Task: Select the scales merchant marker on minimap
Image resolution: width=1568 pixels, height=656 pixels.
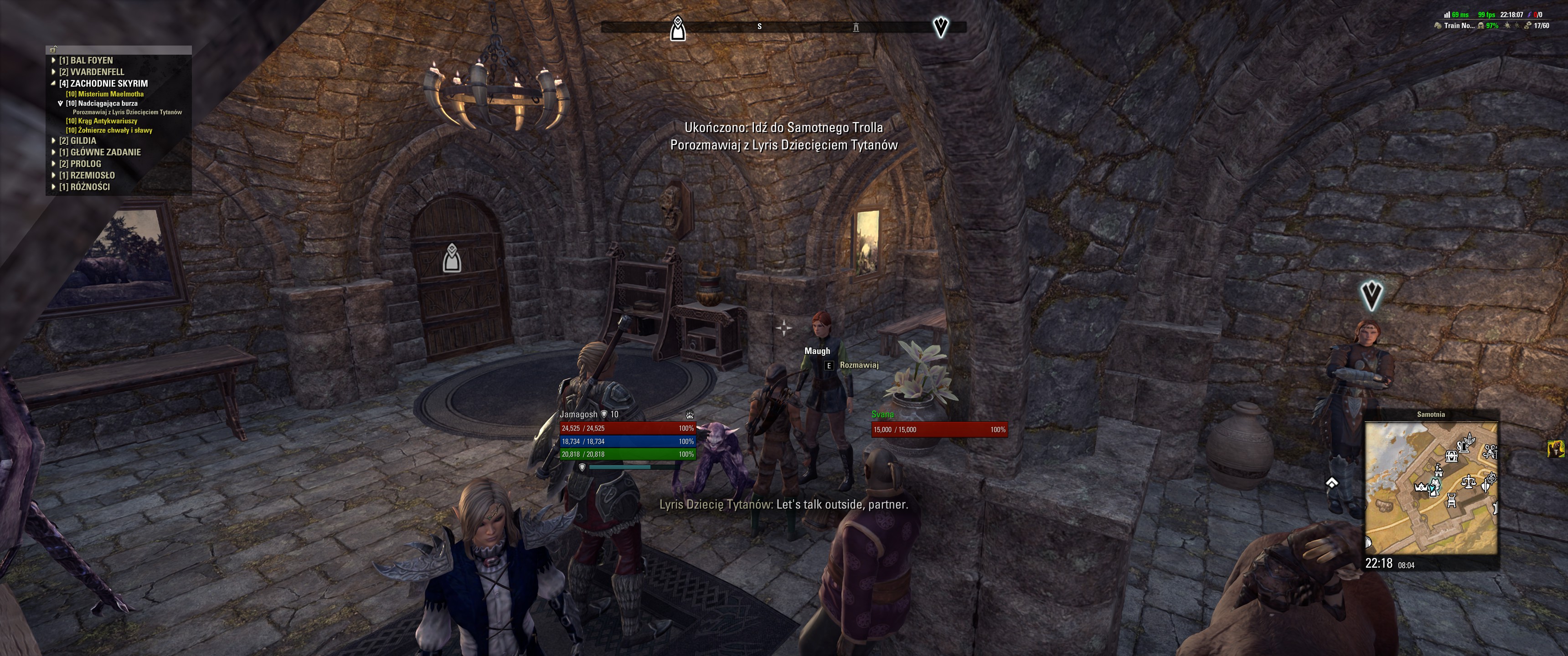Action: [1468, 482]
